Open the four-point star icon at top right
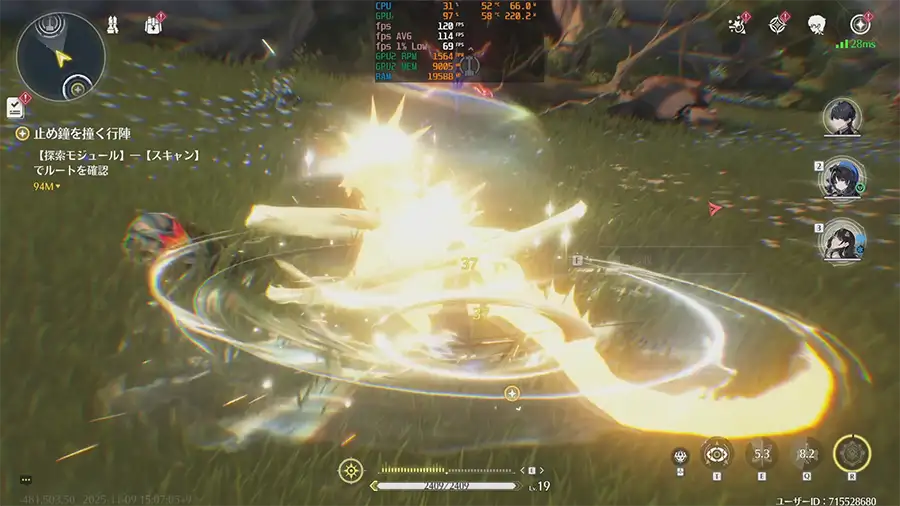Image resolution: width=900 pixels, height=506 pixels. 860,24
